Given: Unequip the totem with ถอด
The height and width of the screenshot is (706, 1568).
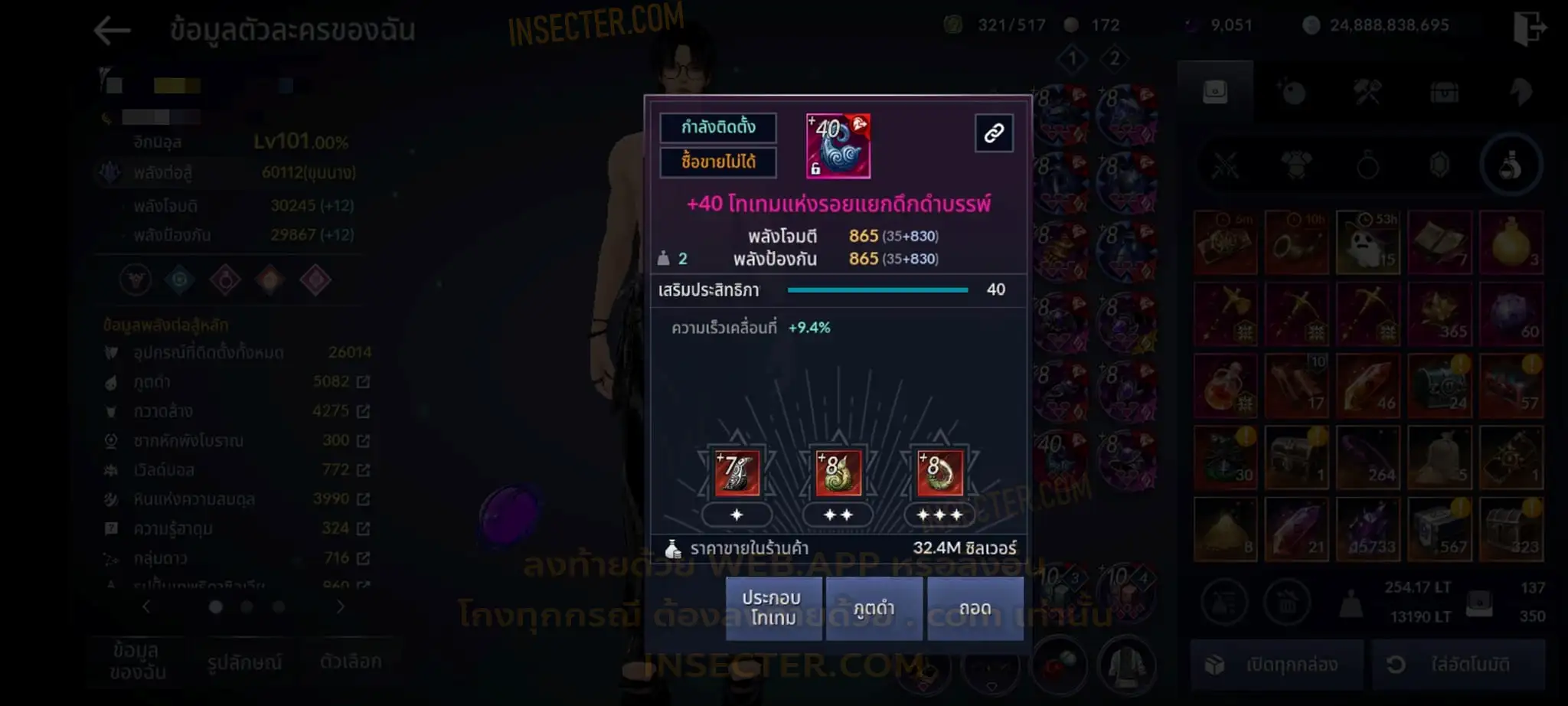Looking at the screenshot, I should 975,608.
